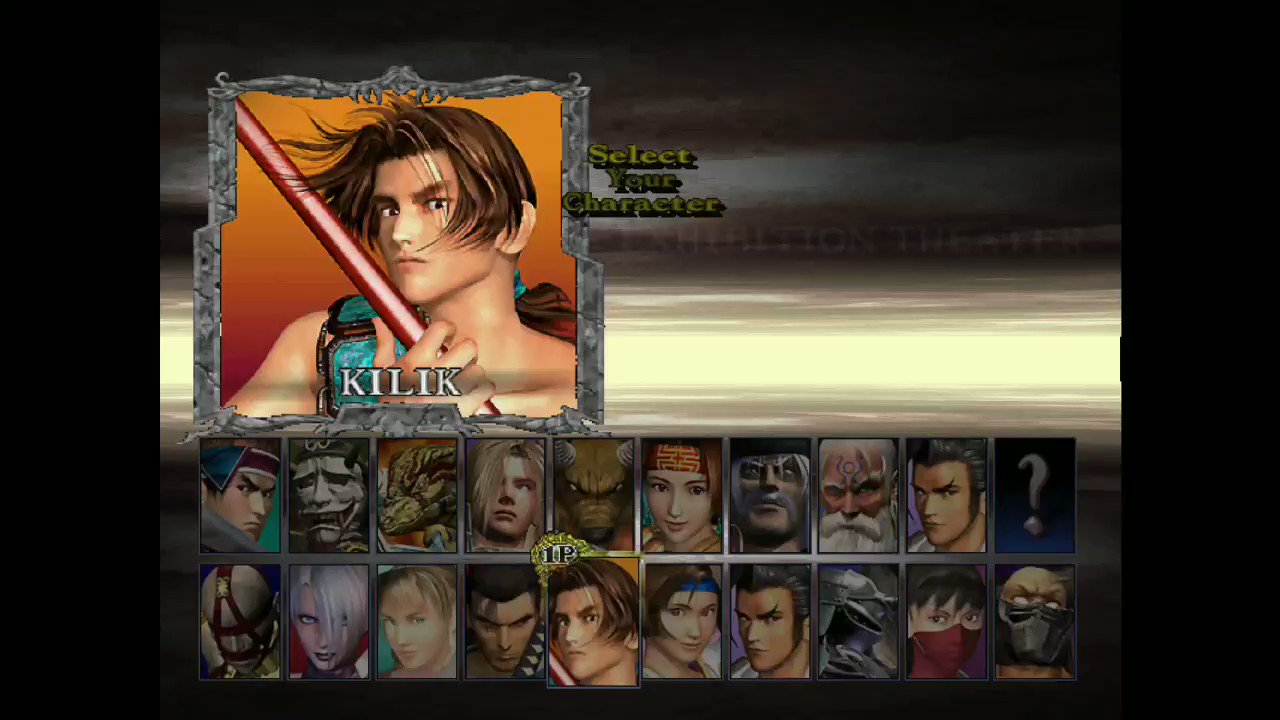The height and width of the screenshot is (720, 1280).
Task: Confirm Kilik, the highlighted 1P selection
Action: tap(592, 620)
